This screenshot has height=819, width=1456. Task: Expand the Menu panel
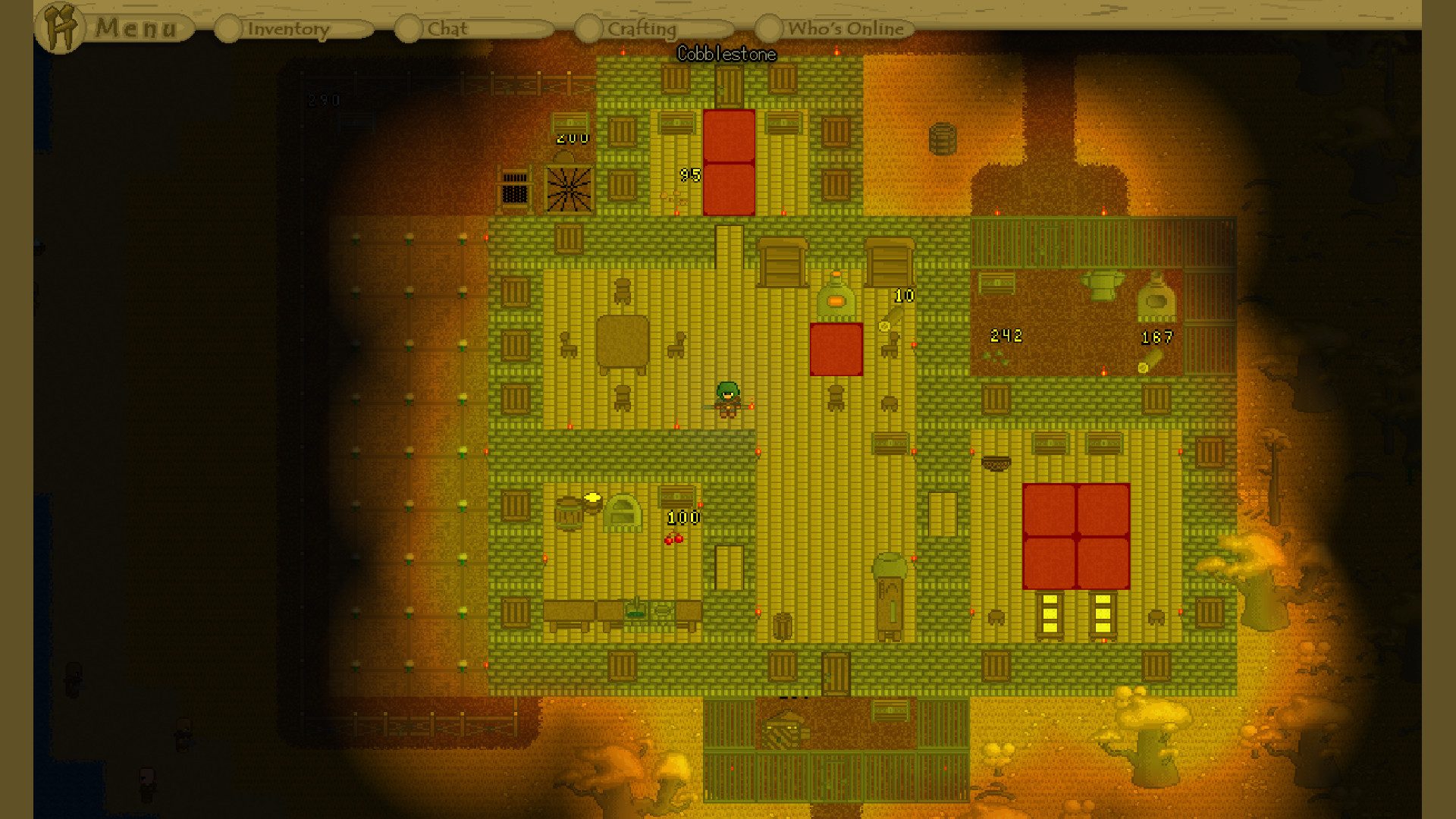(x=135, y=29)
